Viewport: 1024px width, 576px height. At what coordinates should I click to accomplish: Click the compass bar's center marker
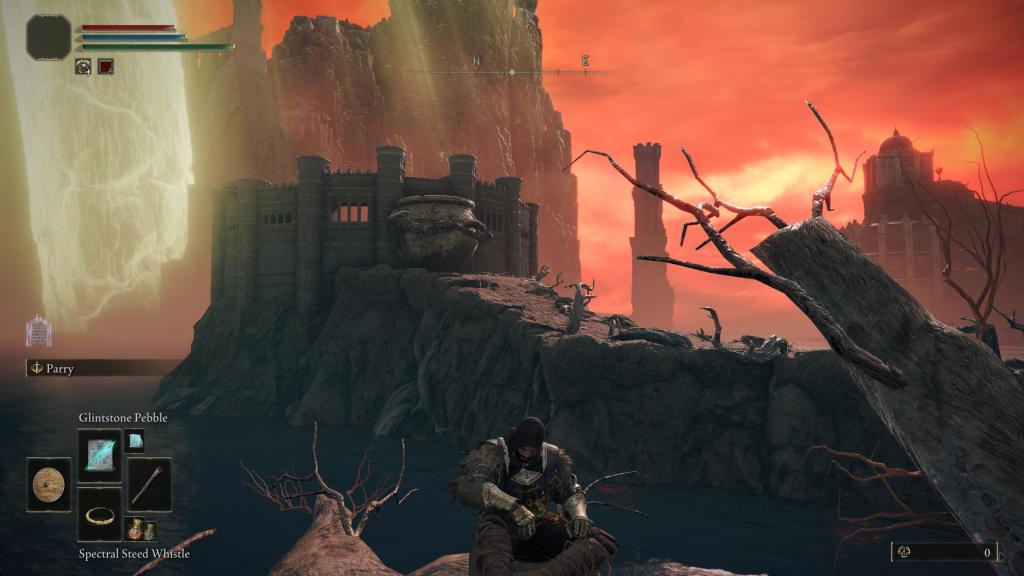coord(512,72)
